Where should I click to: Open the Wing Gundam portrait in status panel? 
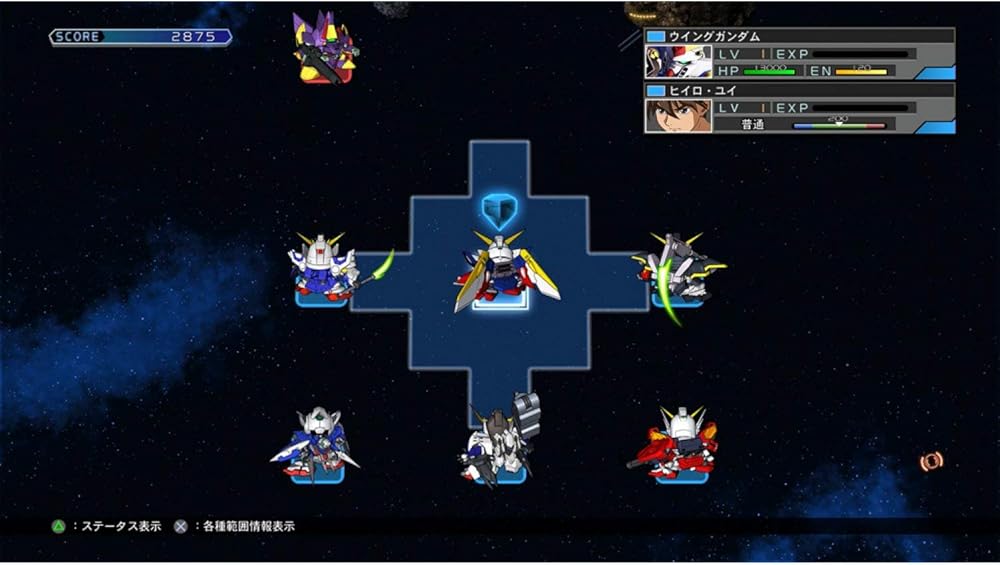tap(678, 61)
